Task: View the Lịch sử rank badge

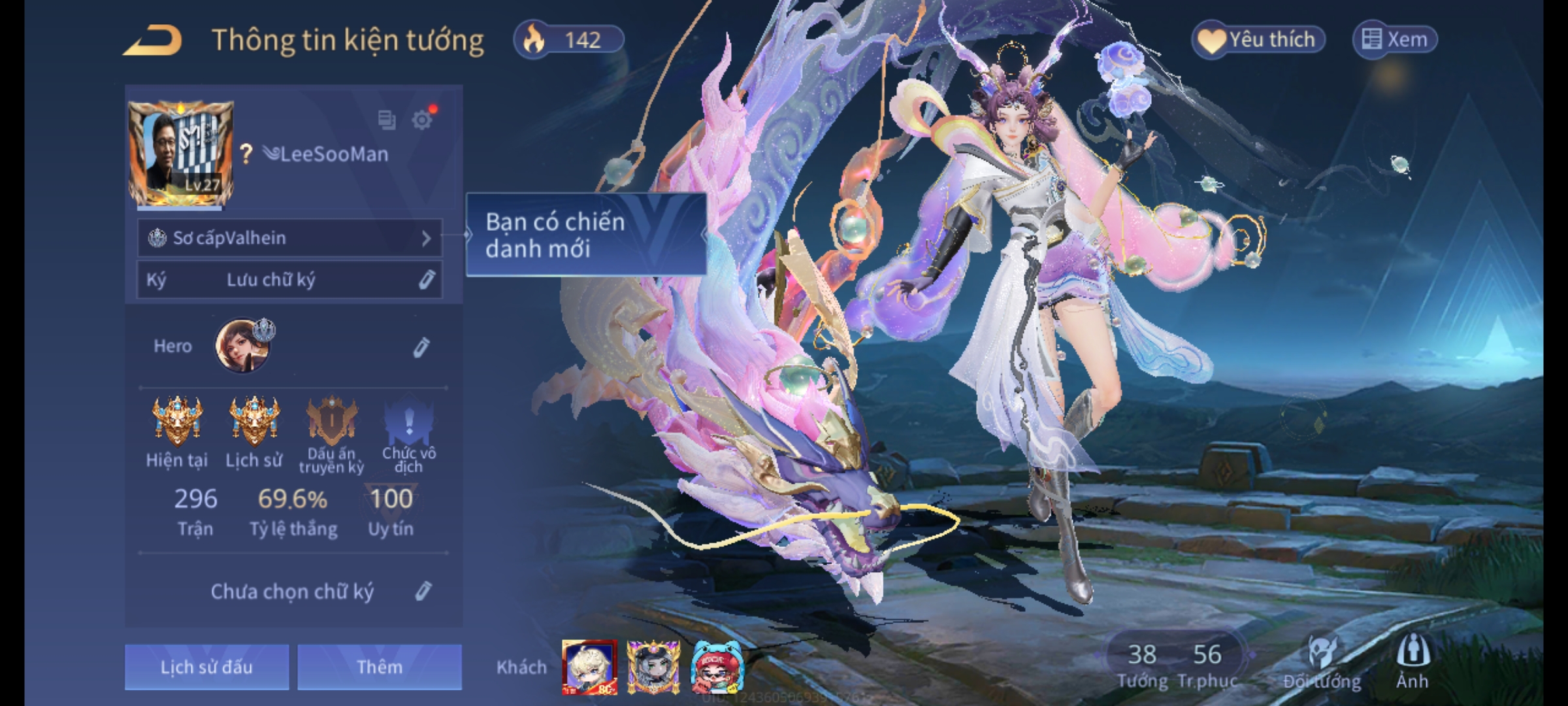Action: click(x=254, y=420)
